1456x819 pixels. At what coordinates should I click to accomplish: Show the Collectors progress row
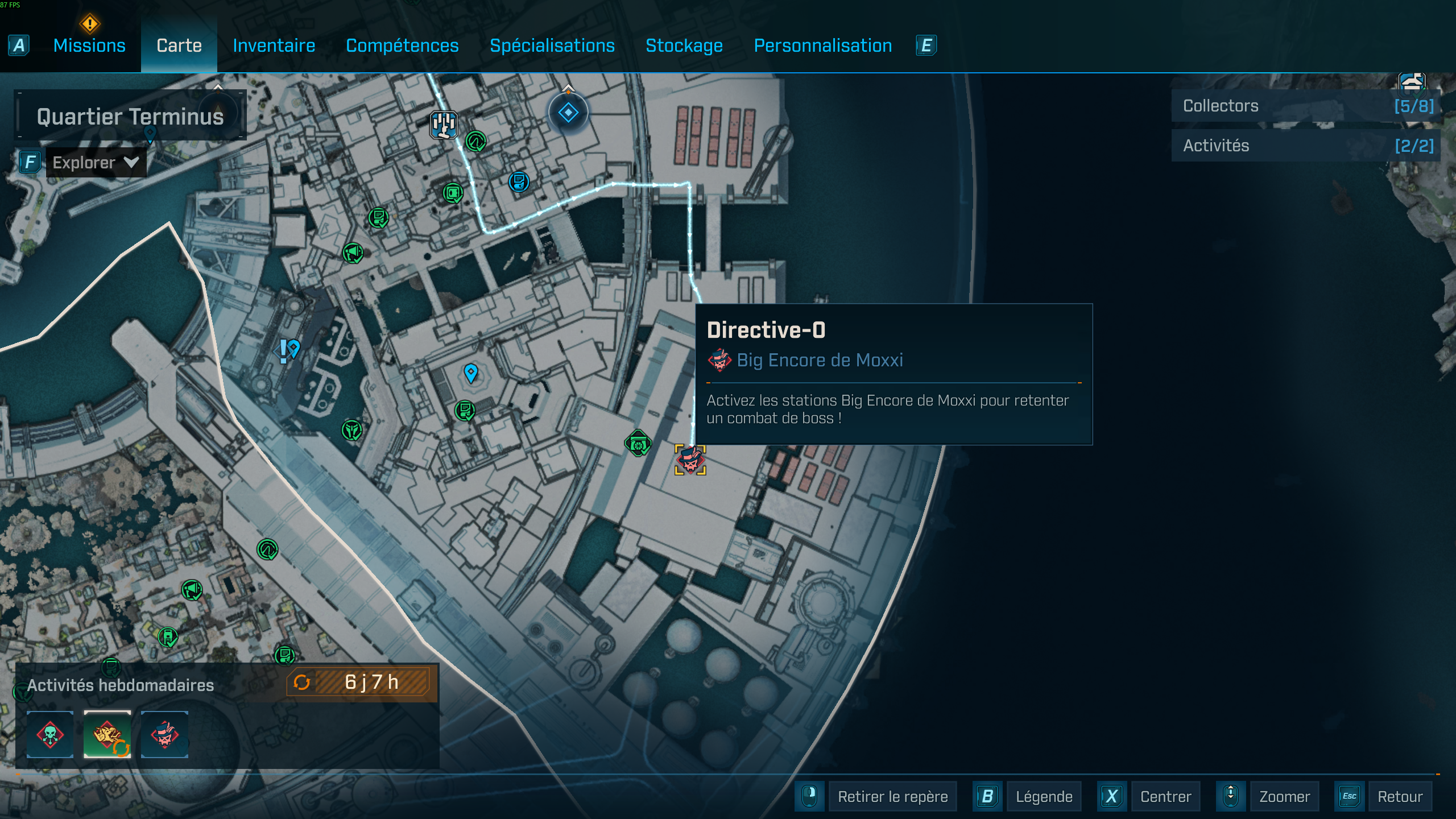click(1306, 106)
